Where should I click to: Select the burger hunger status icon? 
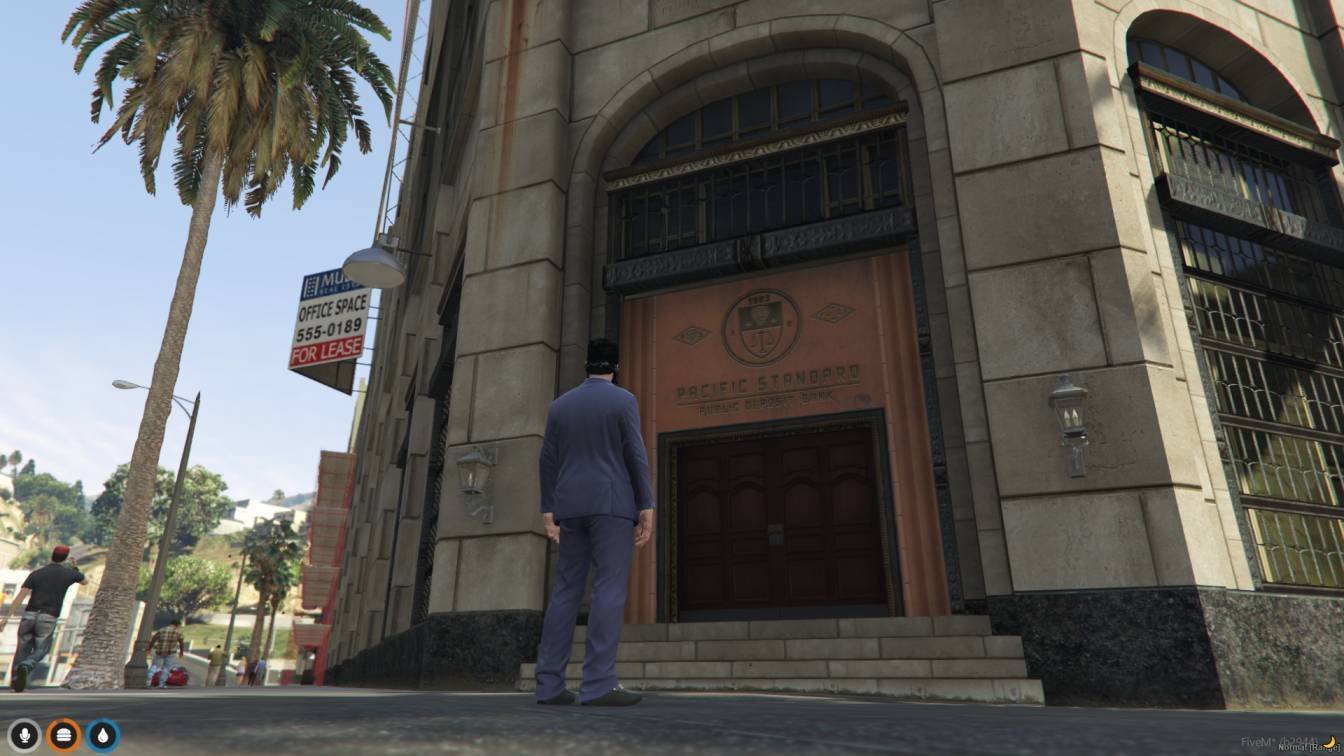tap(64, 735)
